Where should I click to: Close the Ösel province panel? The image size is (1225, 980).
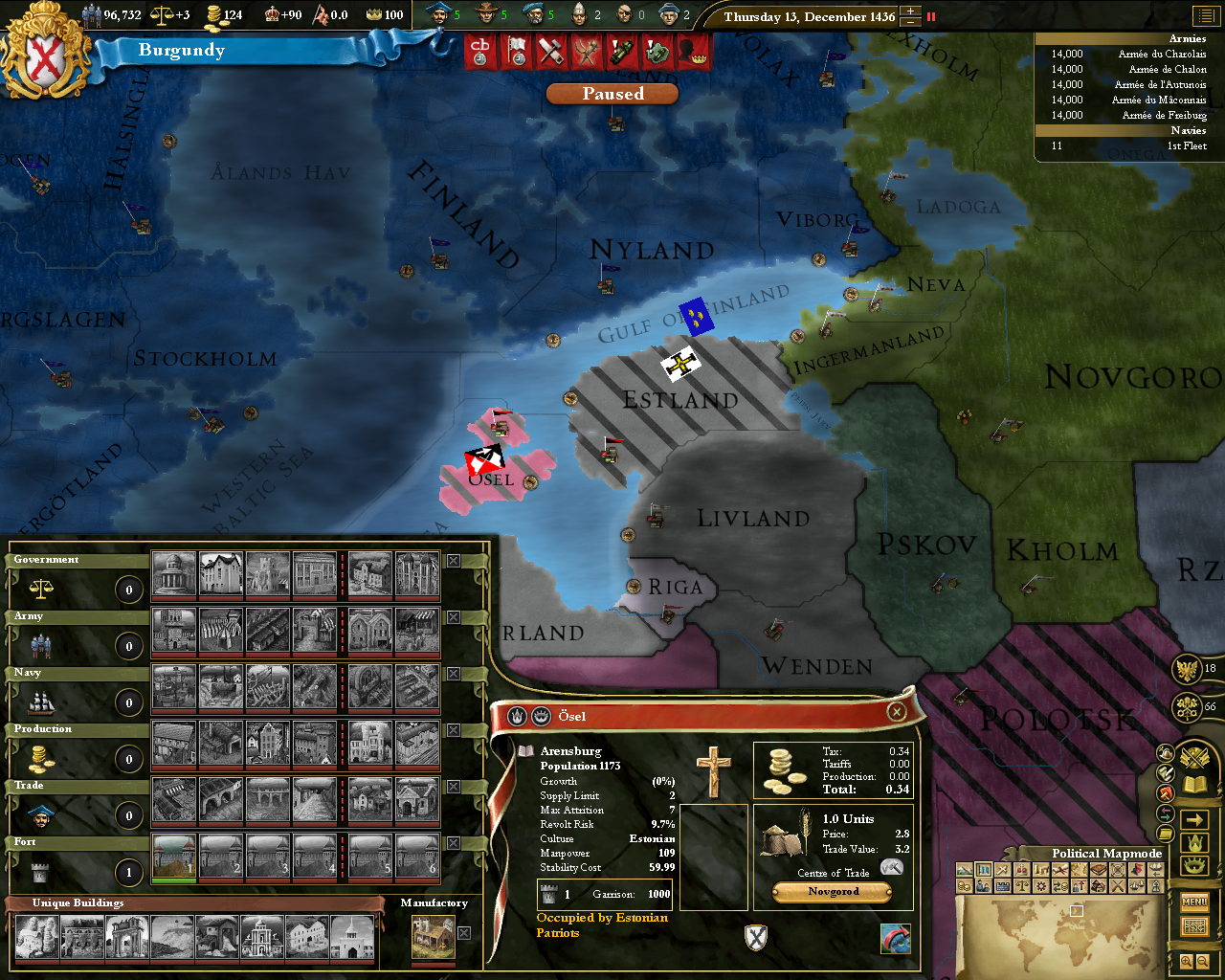click(x=896, y=711)
